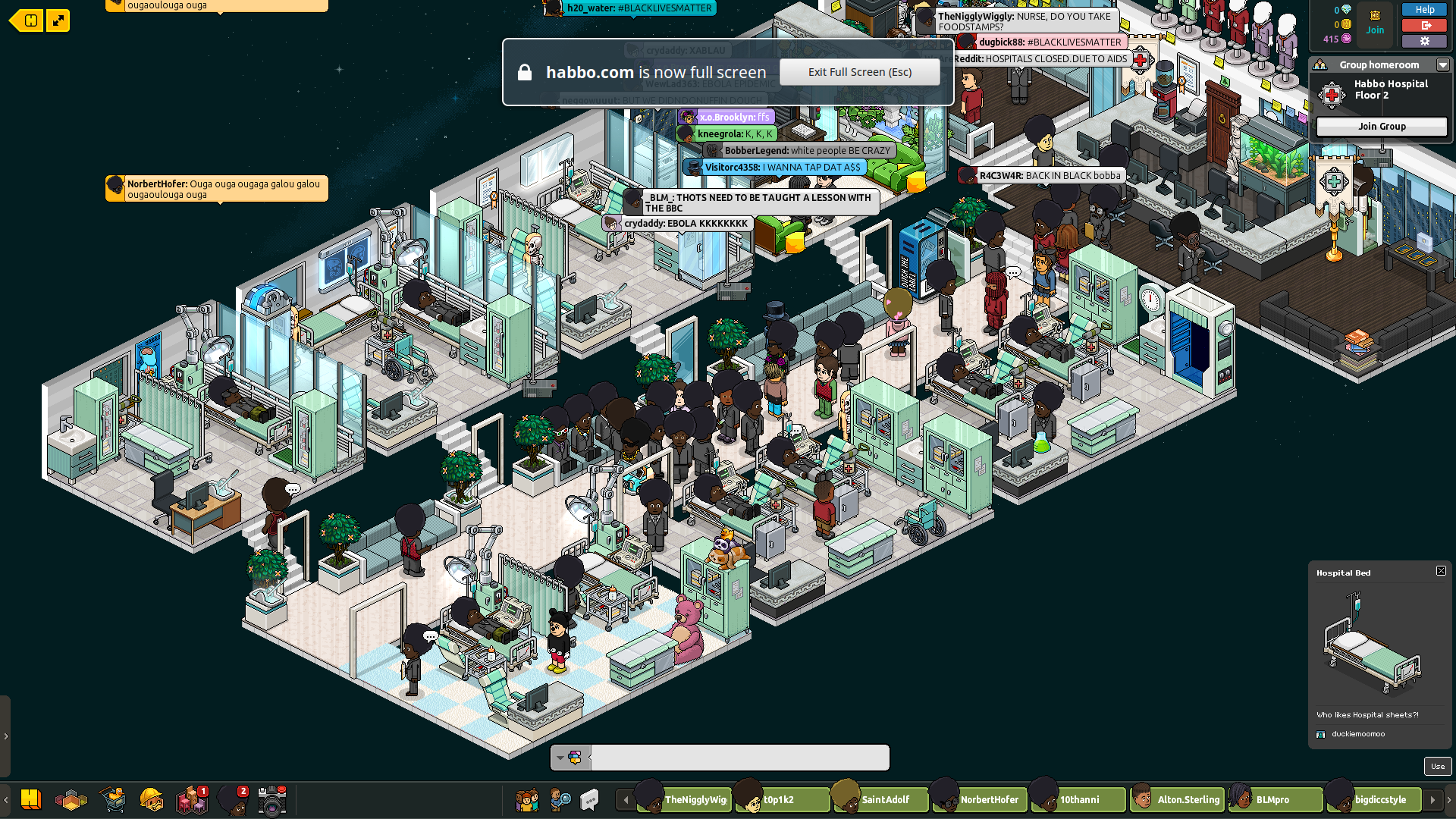Open the builders club hard hat icon

pyautogui.click(x=152, y=799)
